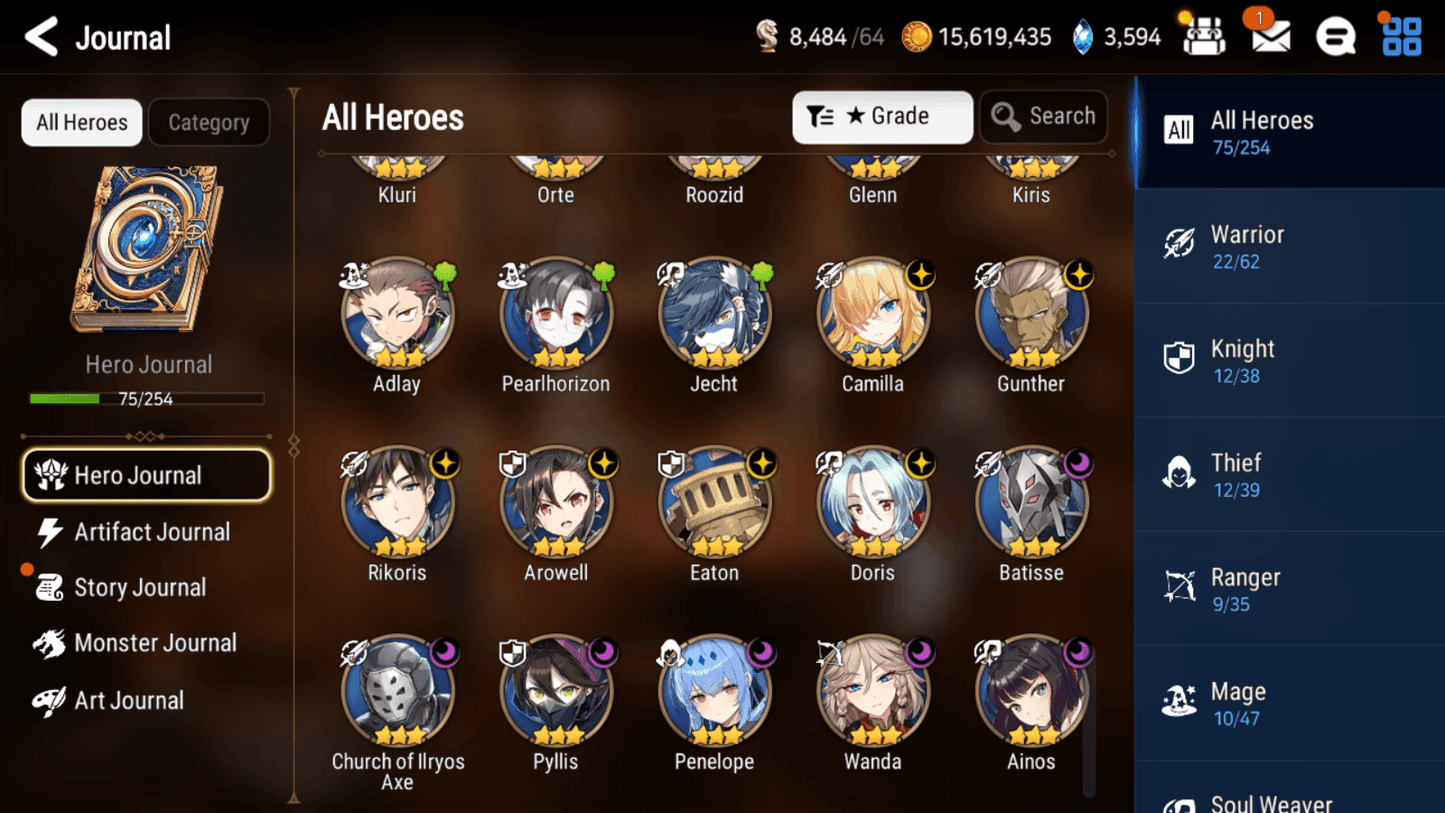This screenshot has height=813, width=1445.
Task: Open Adlay's hero journal entry
Action: pos(397,315)
